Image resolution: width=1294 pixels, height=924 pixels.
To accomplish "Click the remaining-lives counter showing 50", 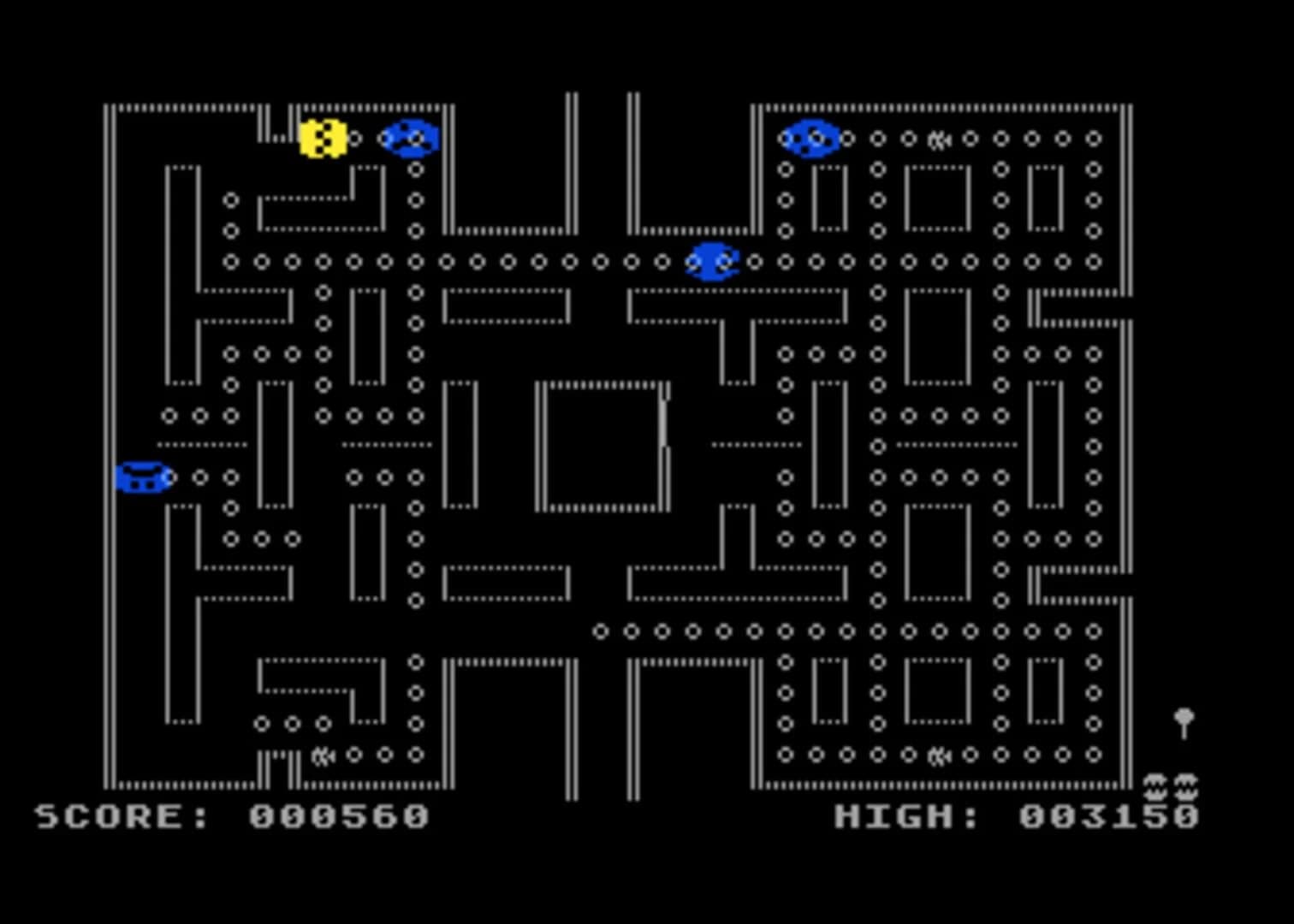I will point(1171,785).
